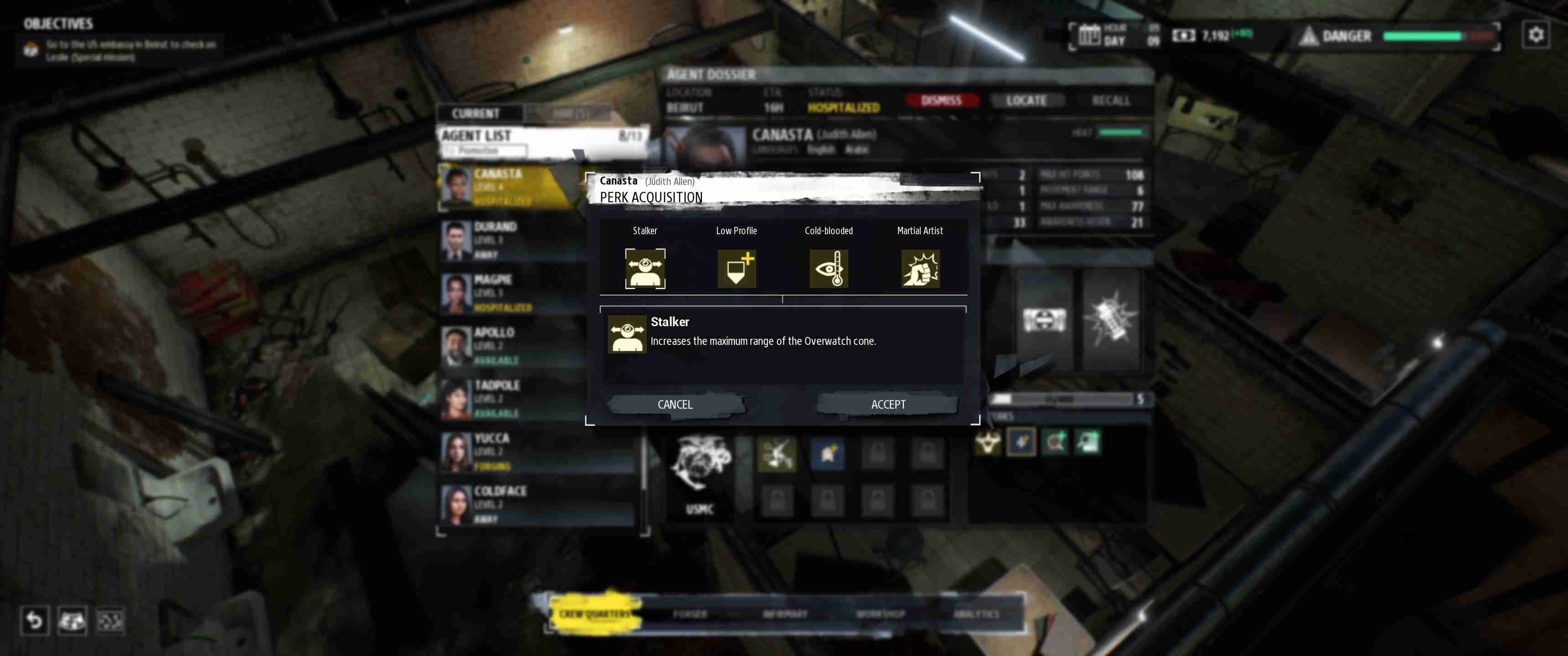Switch to the Workshop tab
1568x656 pixels.
click(x=880, y=614)
